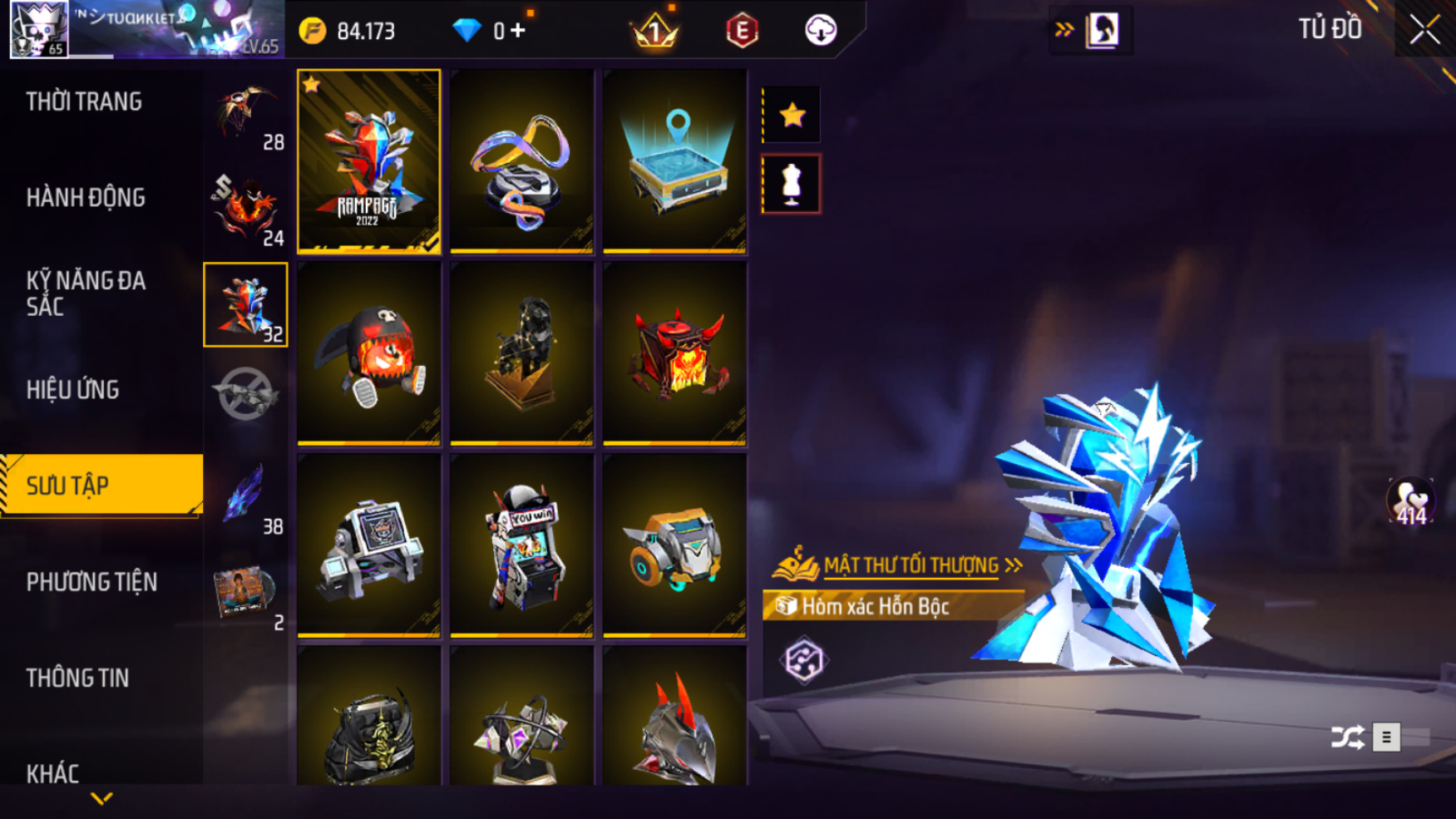The image size is (1456, 819).
Task: Click the shuffle random icon
Action: tap(1347, 737)
